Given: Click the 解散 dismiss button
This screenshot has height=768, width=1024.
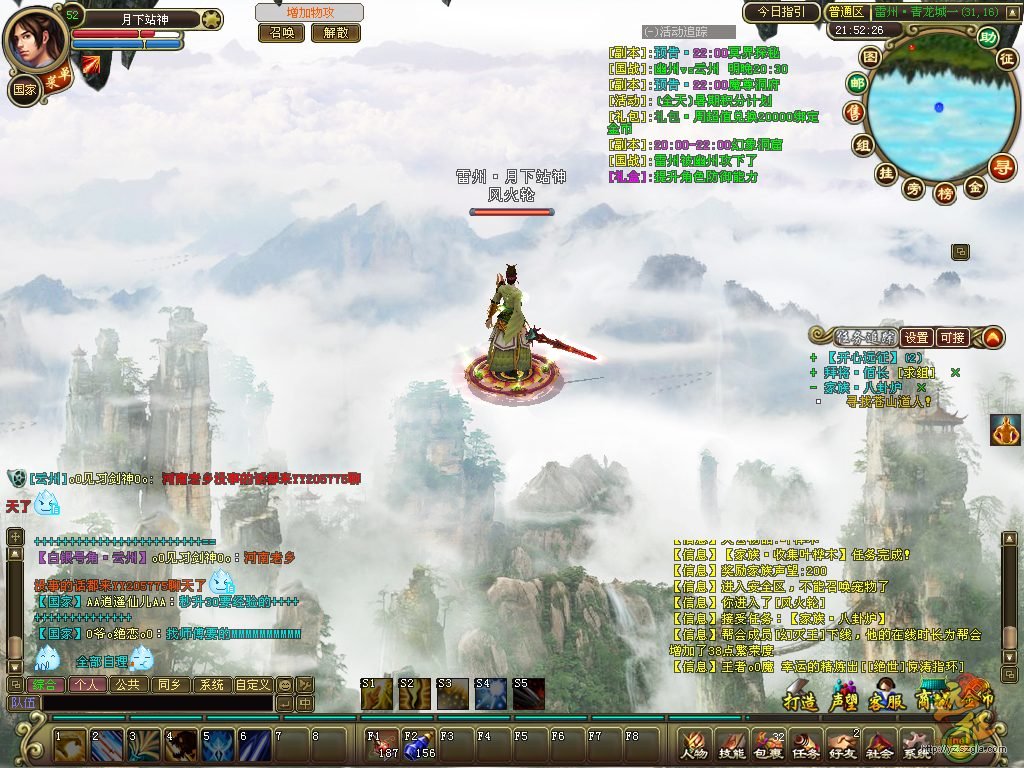Looking at the screenshot, I should [336, 33].
